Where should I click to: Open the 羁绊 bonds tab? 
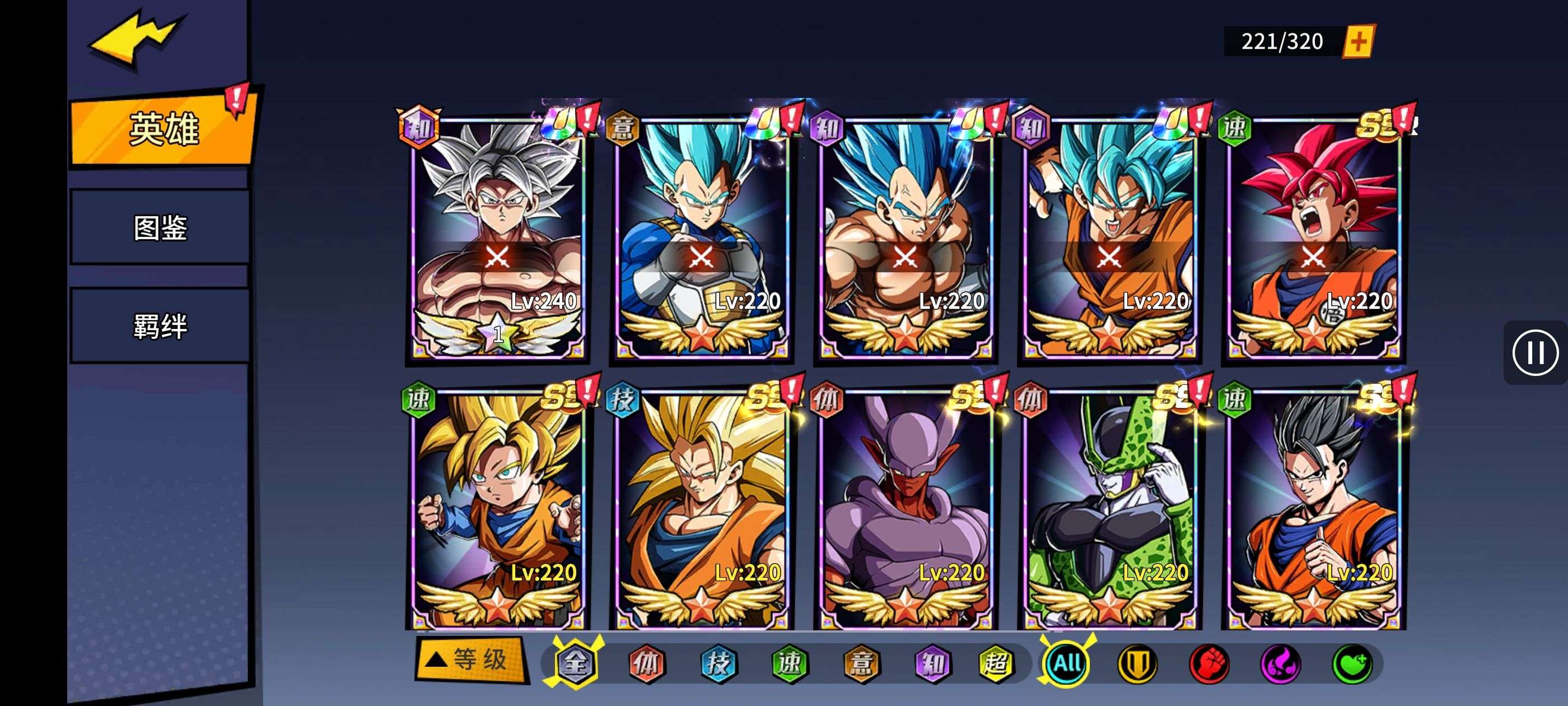160,326
